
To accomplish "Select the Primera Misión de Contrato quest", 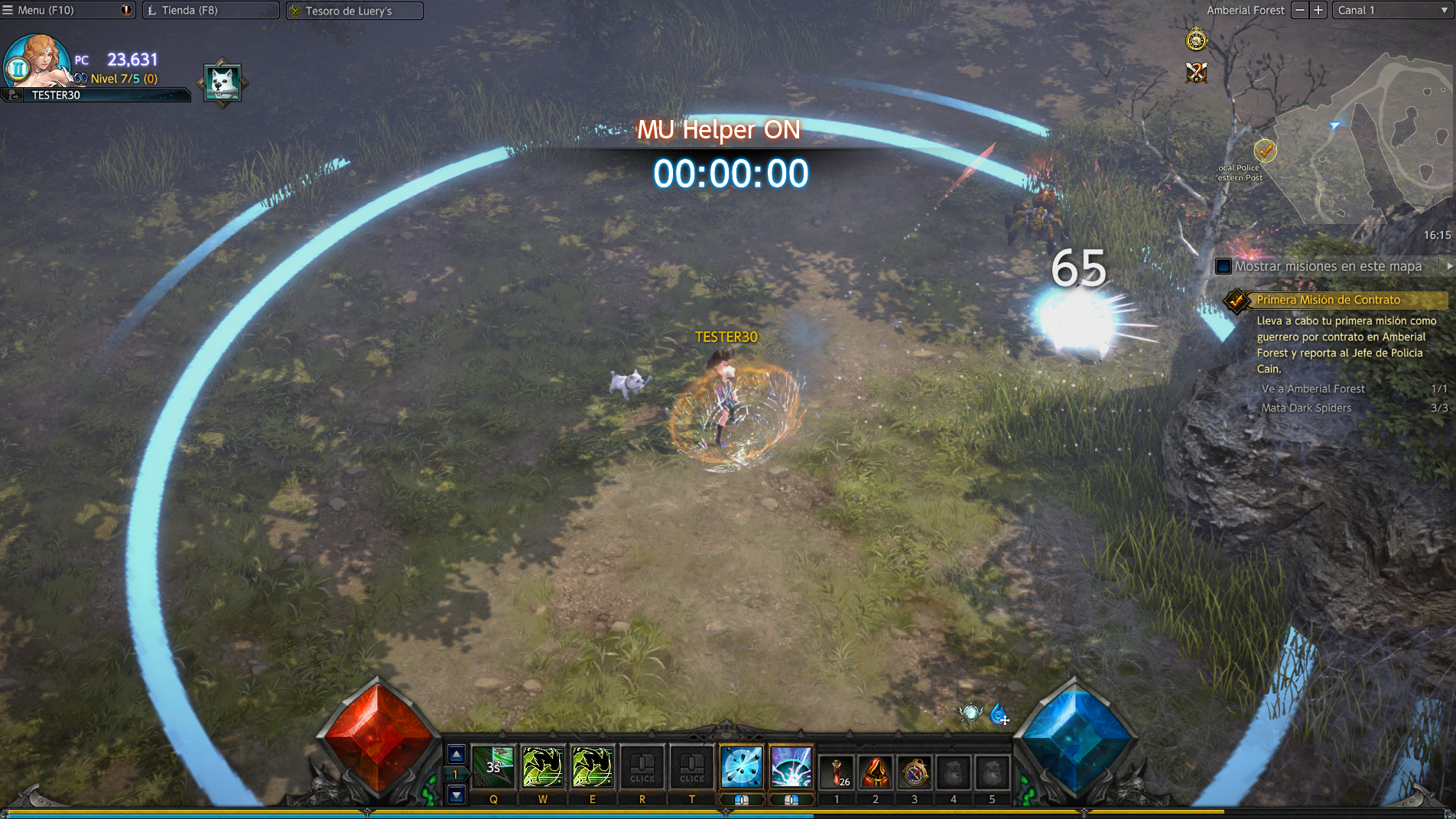I will (1328, 301).
